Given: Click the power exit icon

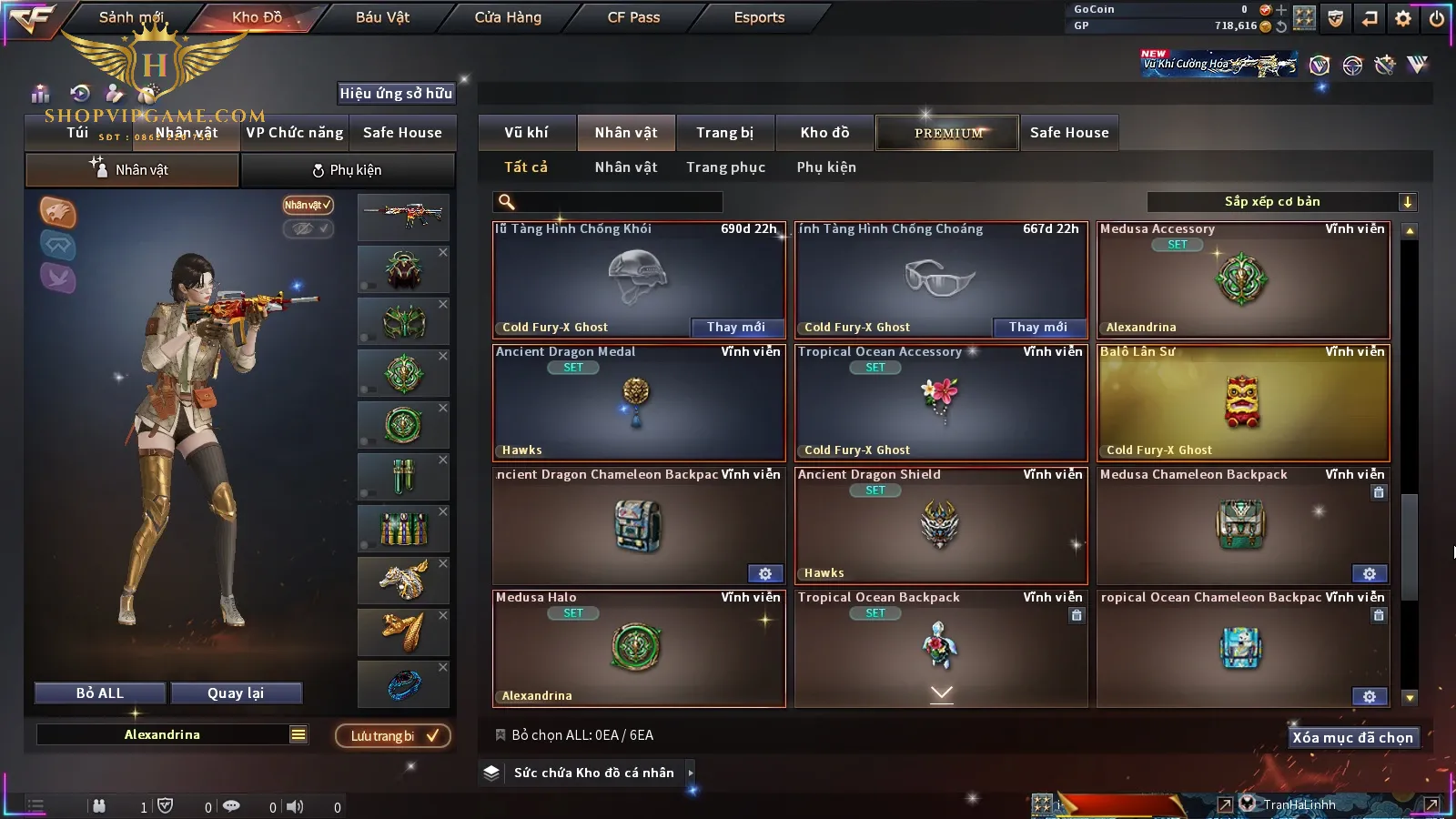Looking at the screenshot, I should tap(1437, 18).
